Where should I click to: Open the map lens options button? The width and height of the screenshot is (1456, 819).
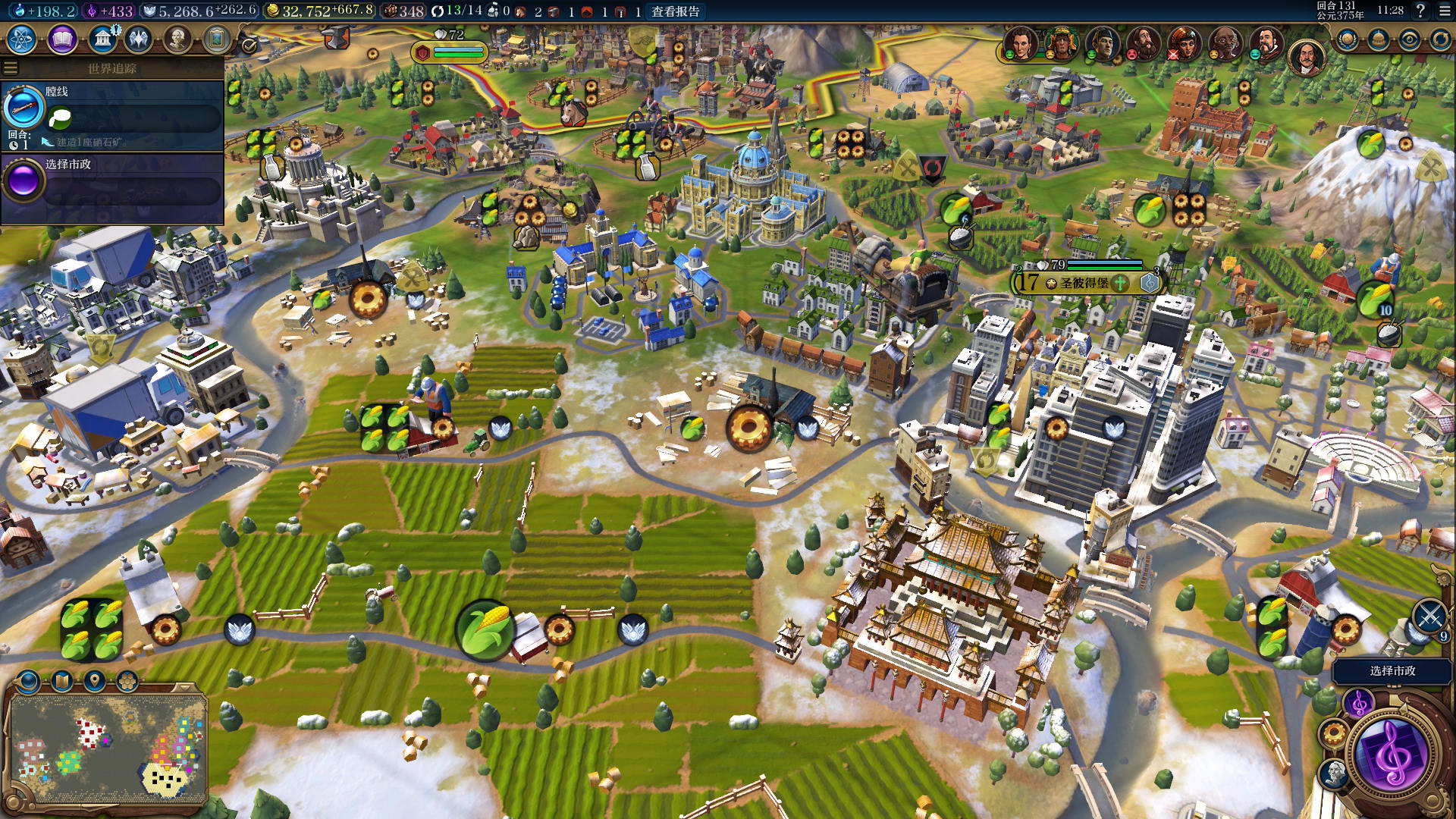click(29, 681)
